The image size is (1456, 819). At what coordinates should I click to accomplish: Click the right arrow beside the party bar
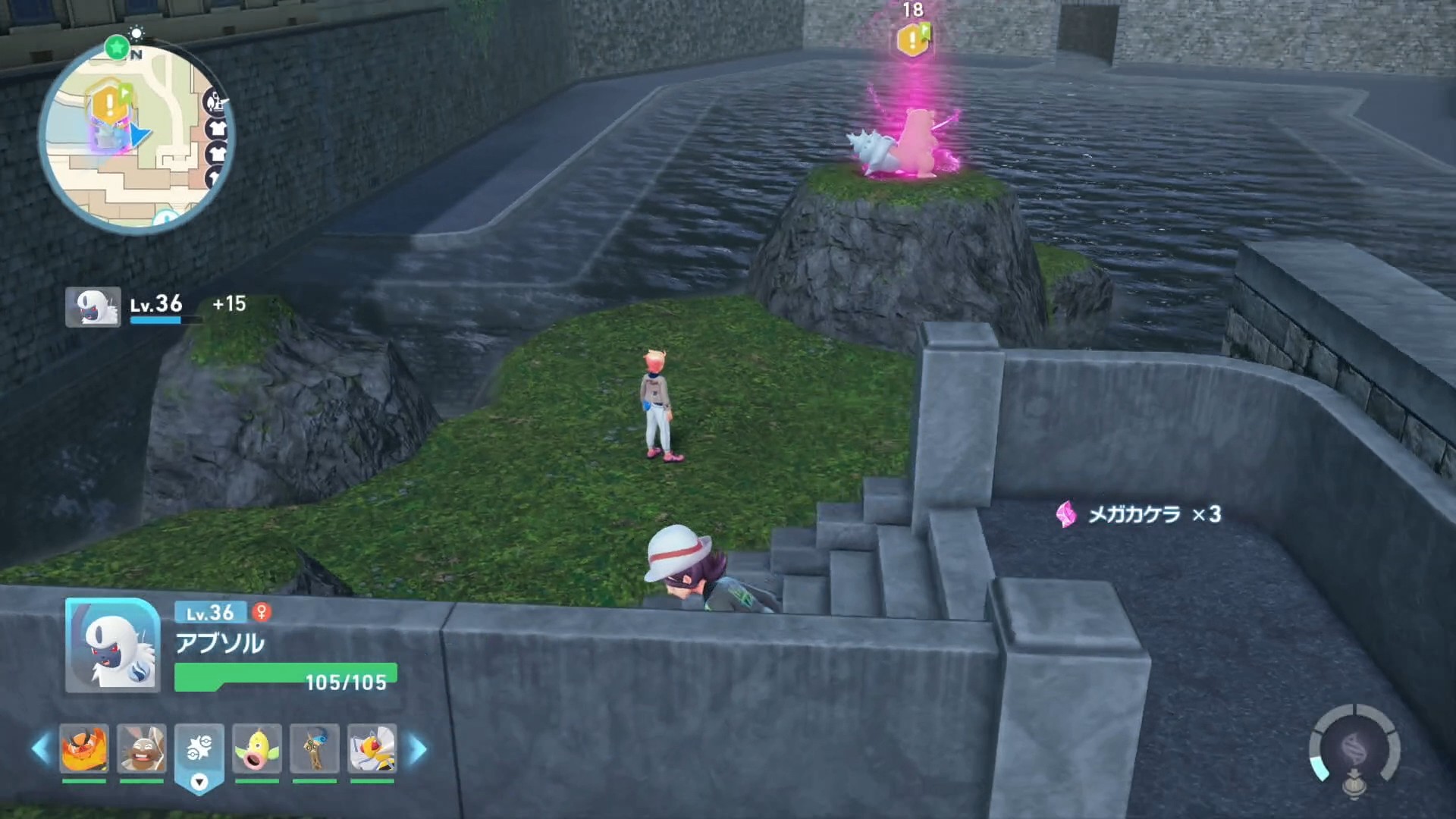(418, 749)
